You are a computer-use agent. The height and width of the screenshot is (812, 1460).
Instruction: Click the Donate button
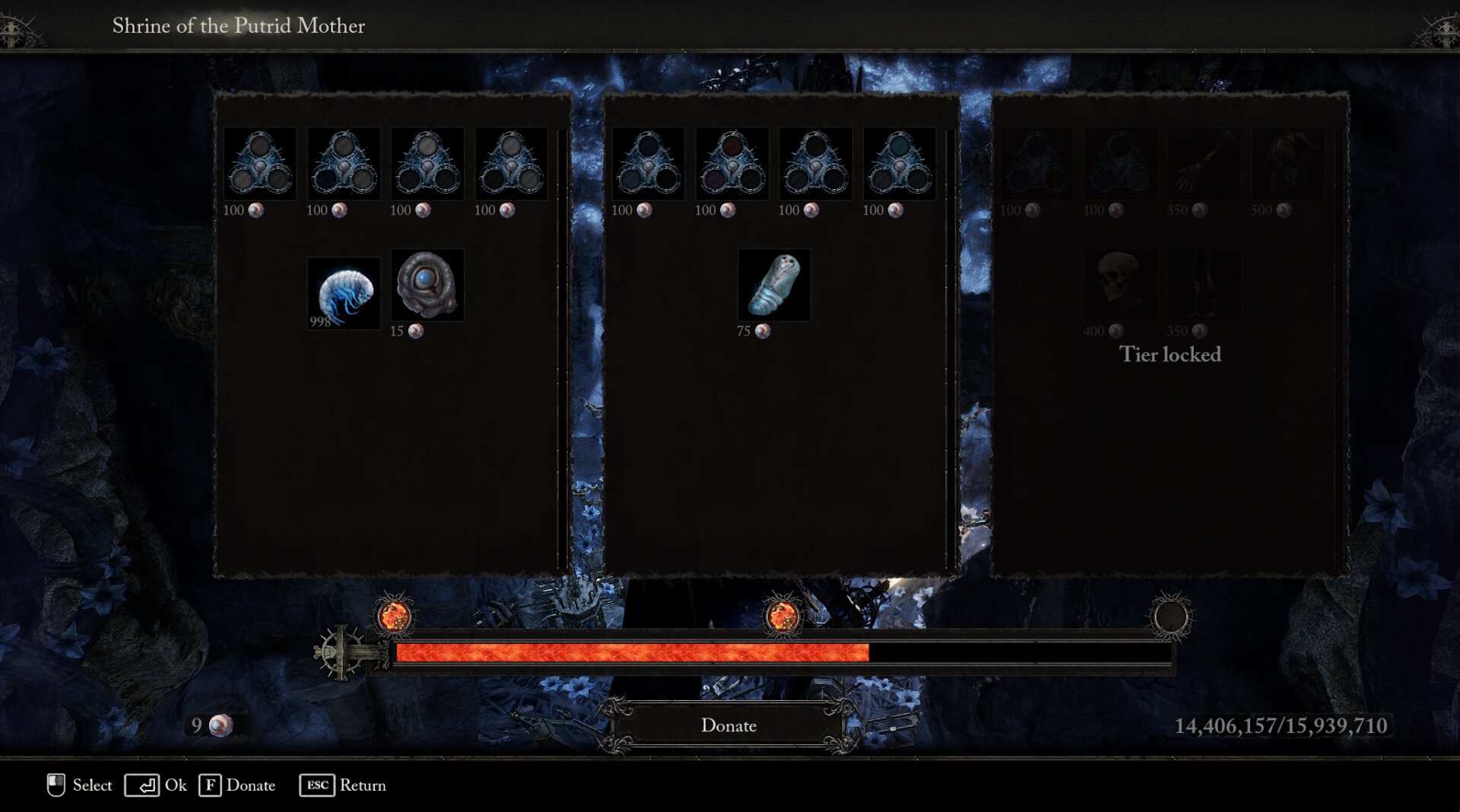point(728,725)
